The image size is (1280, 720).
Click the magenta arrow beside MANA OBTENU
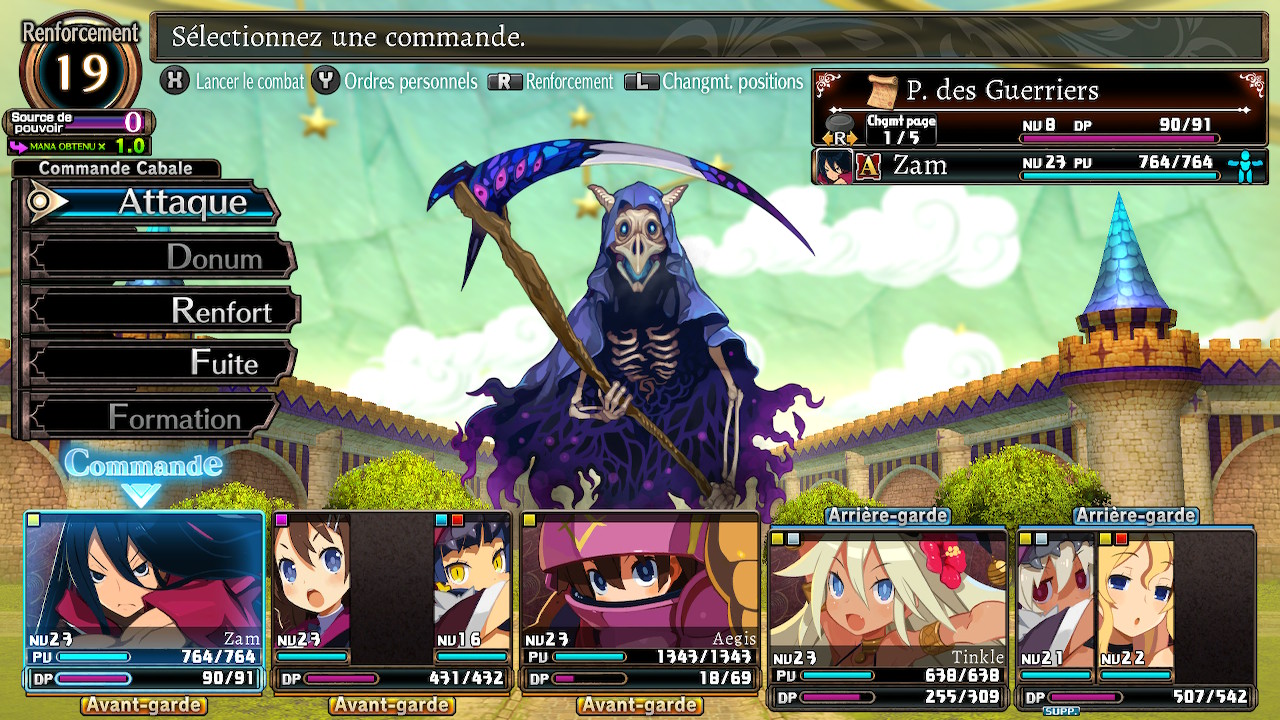[x=18, y=145]
